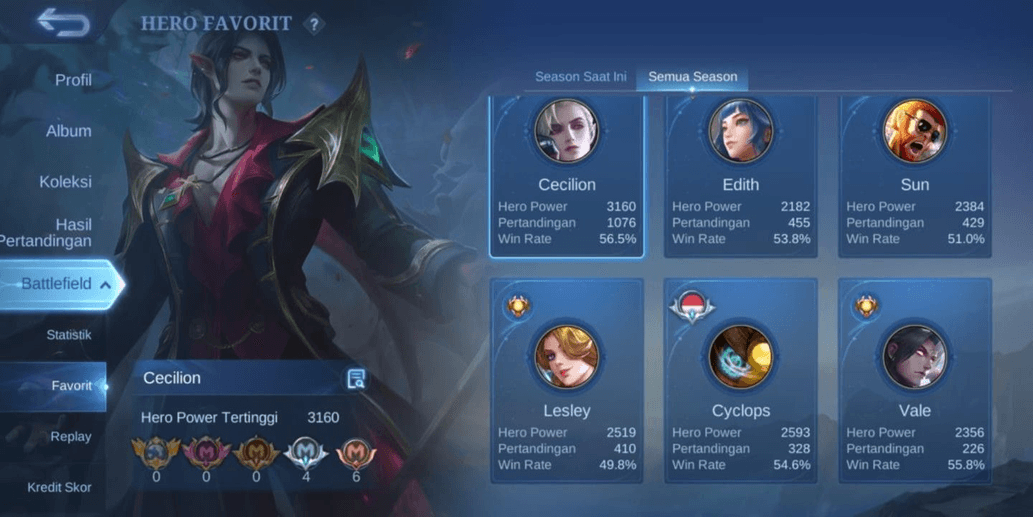1033x517 pixels.
Task: Switch to the Semua Season tab
Action: [693, 77]
